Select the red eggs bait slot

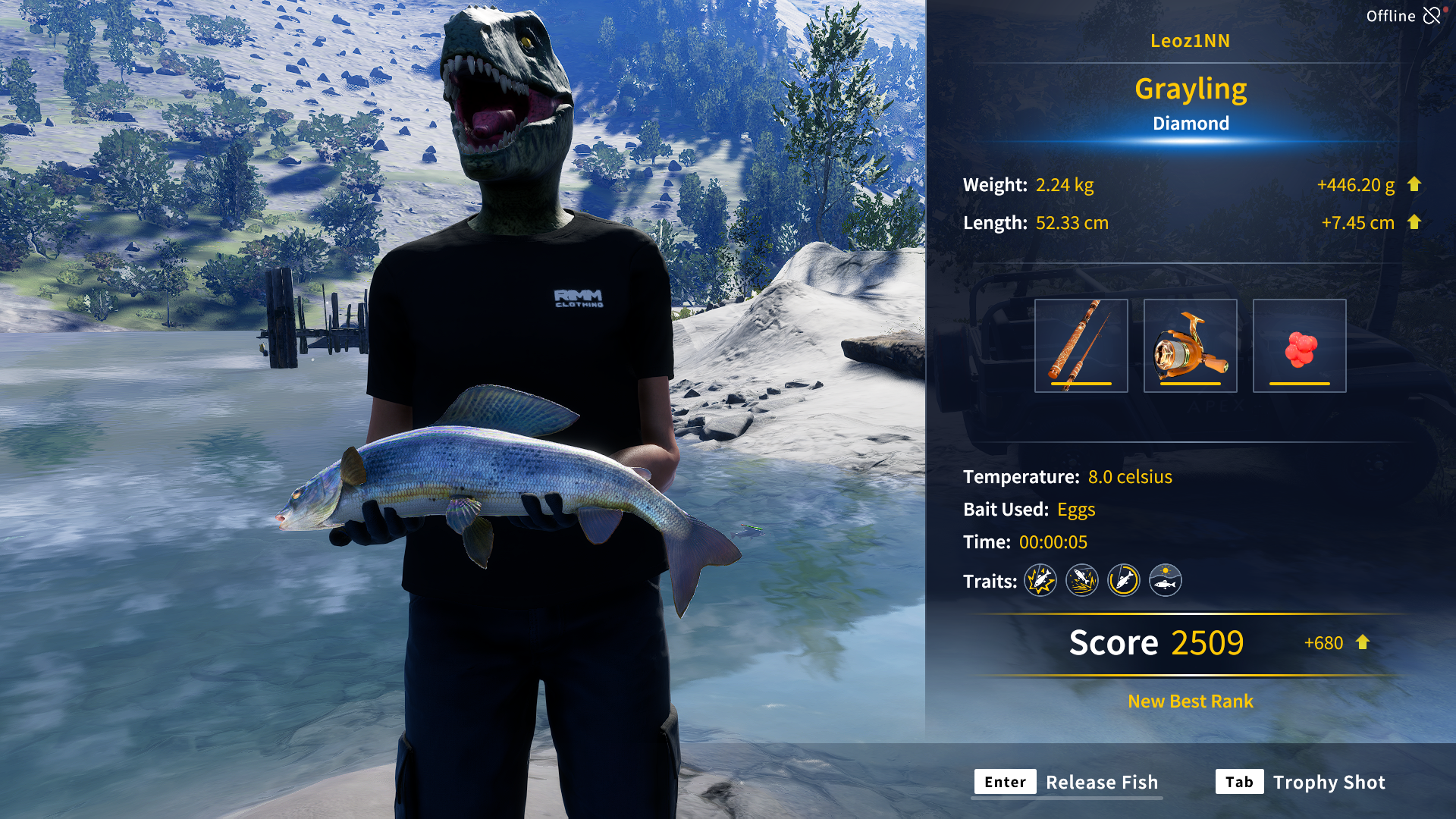point(1299,346)
